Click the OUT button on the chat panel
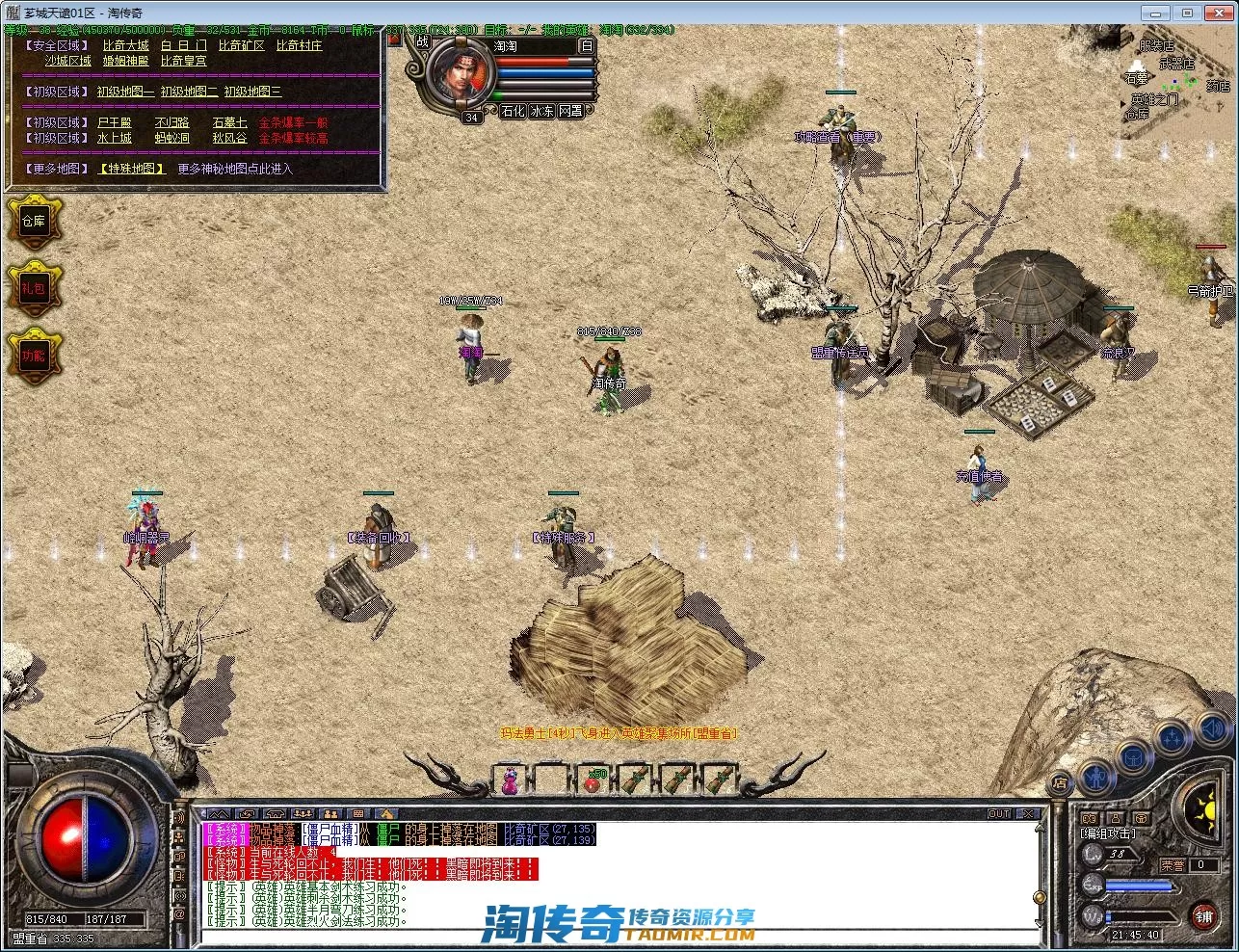 tap(1000, 814)
